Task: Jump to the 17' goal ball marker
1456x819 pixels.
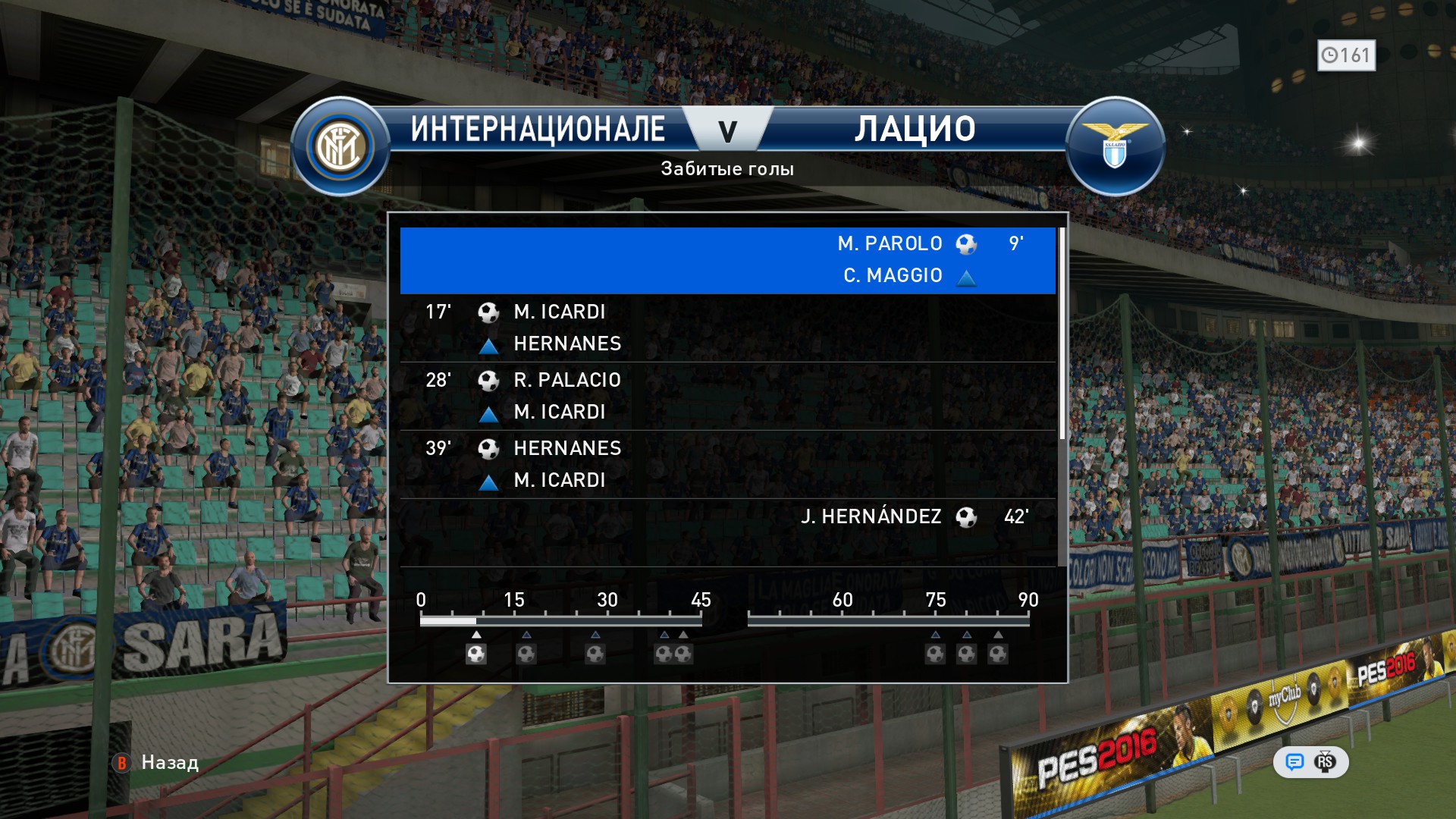Action: tap(526, 654)
